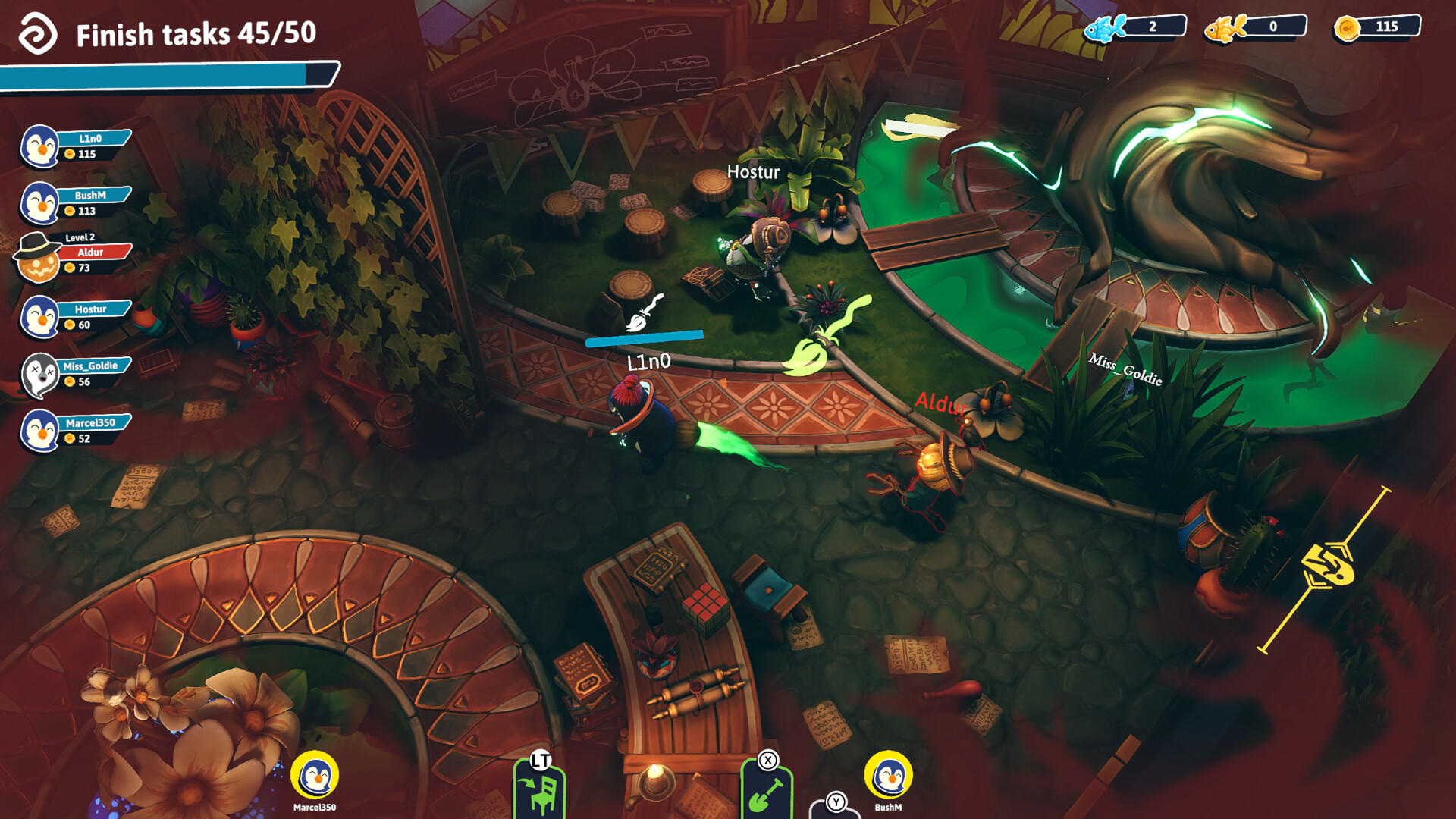Viewport: 1456px width, 819px height.
Task: Click the shovel icon on the X prompt
Action: tap(764, 795)
